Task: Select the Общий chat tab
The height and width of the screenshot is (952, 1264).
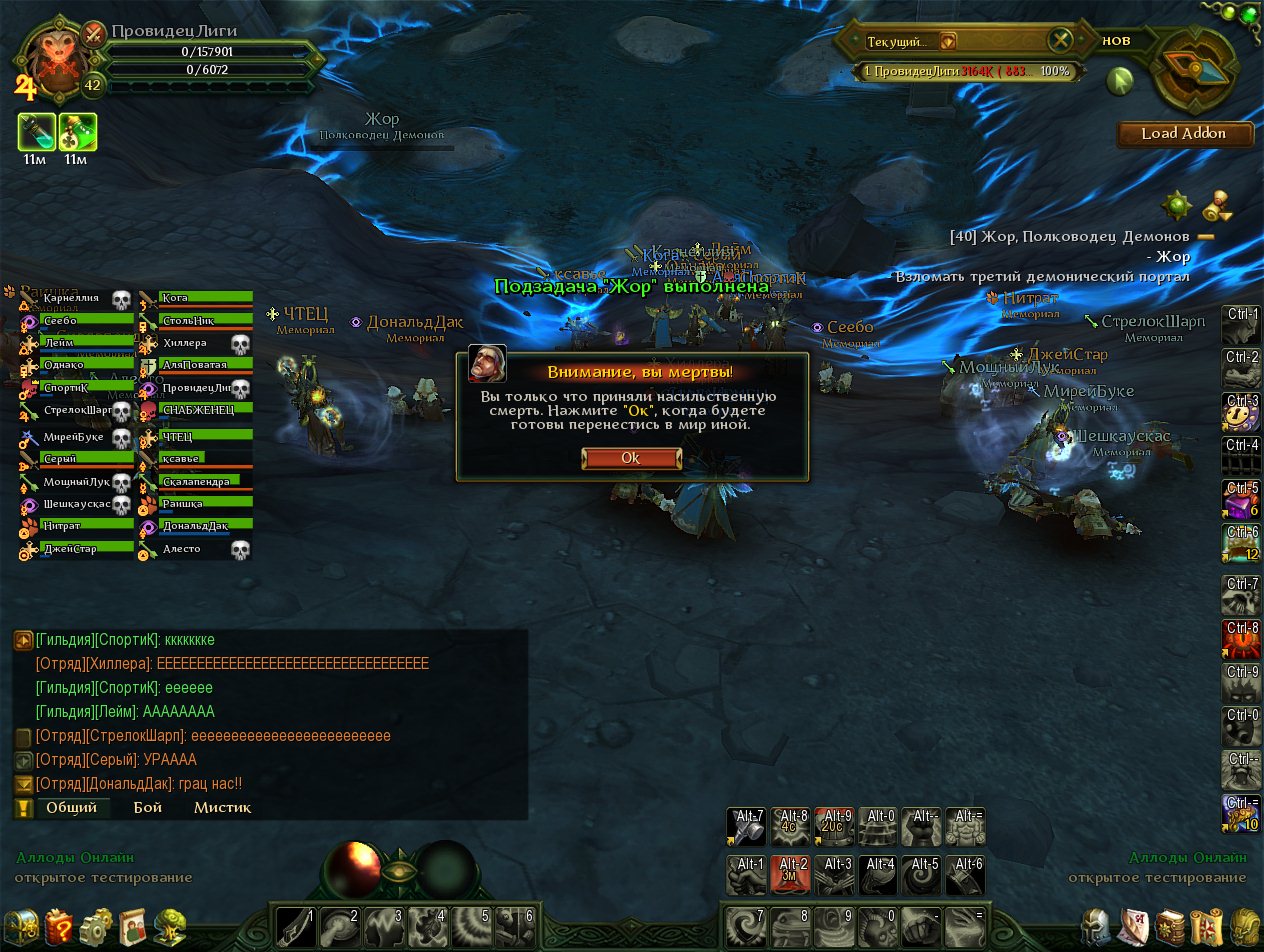Action: coord(71,807)
